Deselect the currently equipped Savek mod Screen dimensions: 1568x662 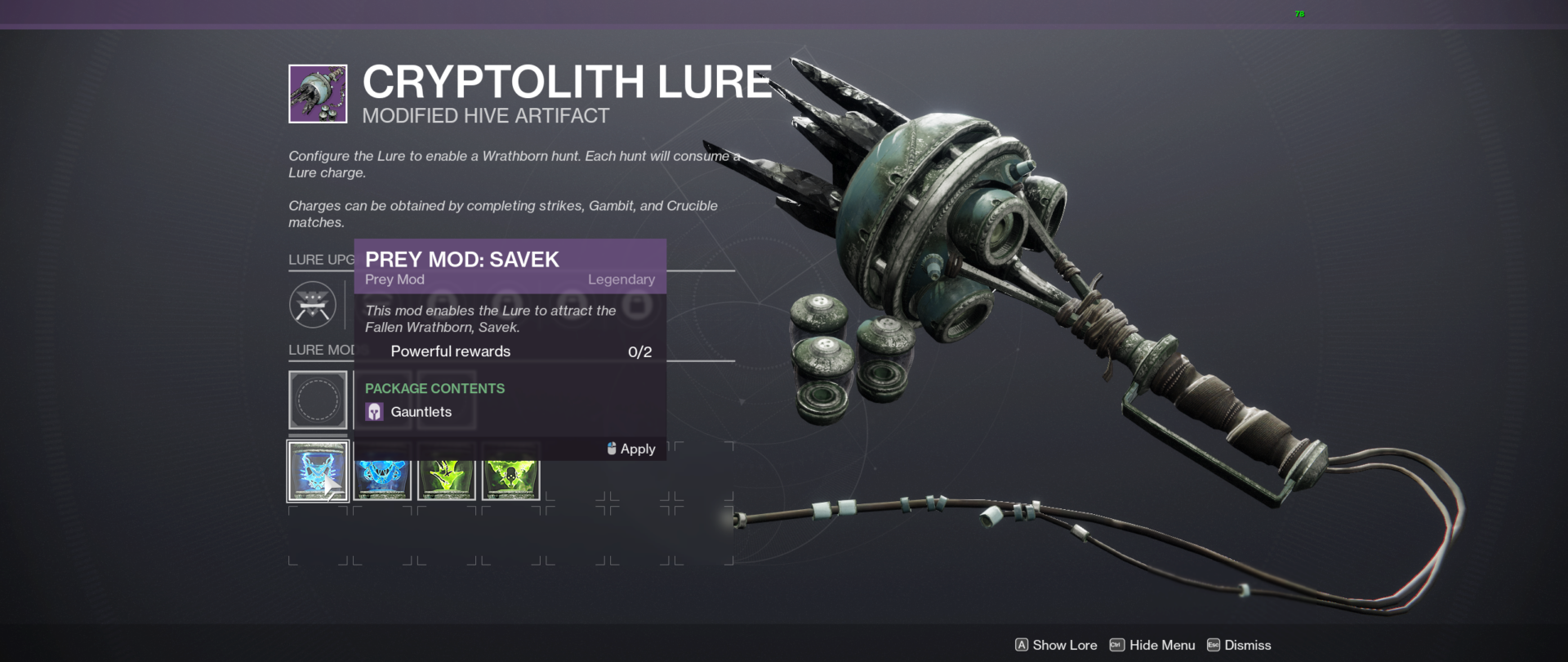tap(318, 472)
